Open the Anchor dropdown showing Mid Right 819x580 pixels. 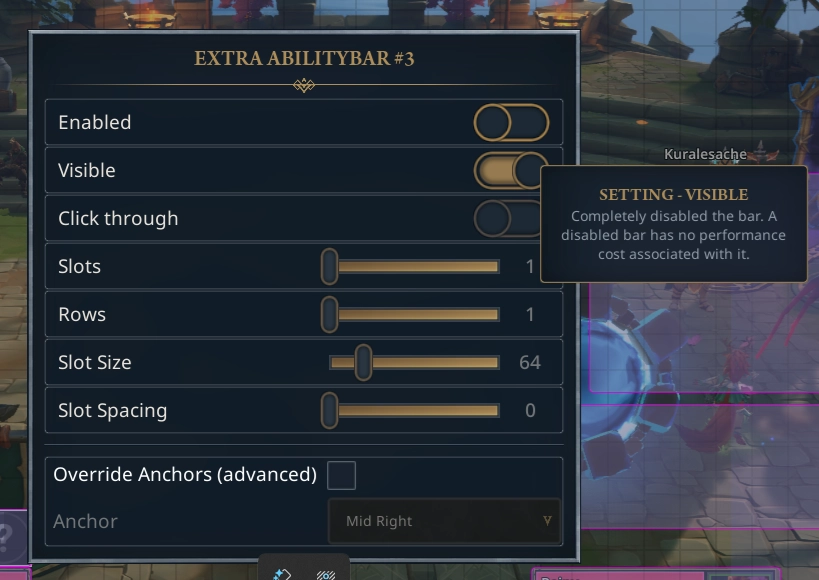(x=444, y=521)
